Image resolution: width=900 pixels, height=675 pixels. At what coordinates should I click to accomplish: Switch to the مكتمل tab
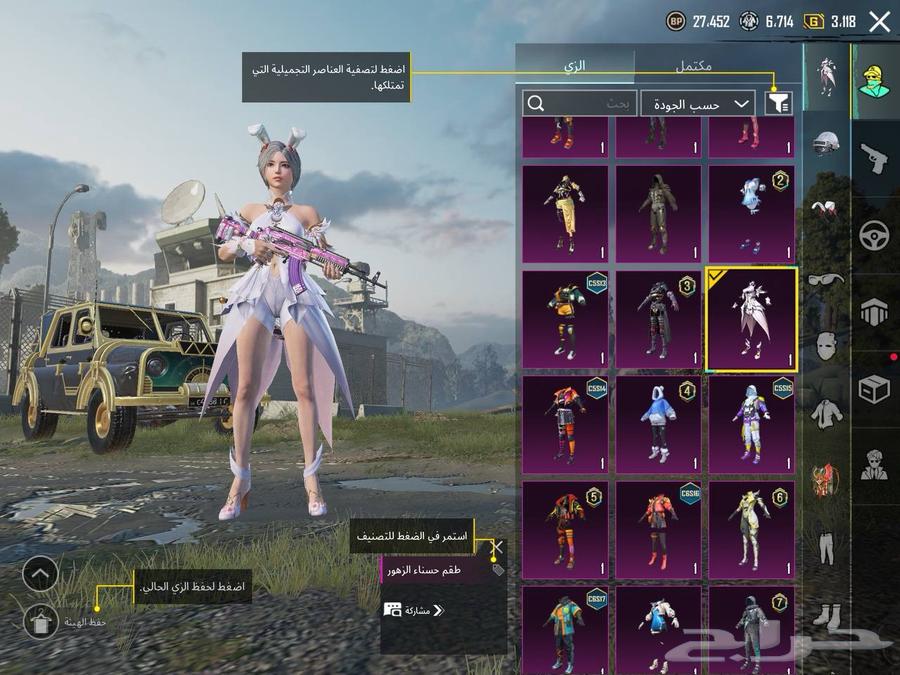pos(693,65)
